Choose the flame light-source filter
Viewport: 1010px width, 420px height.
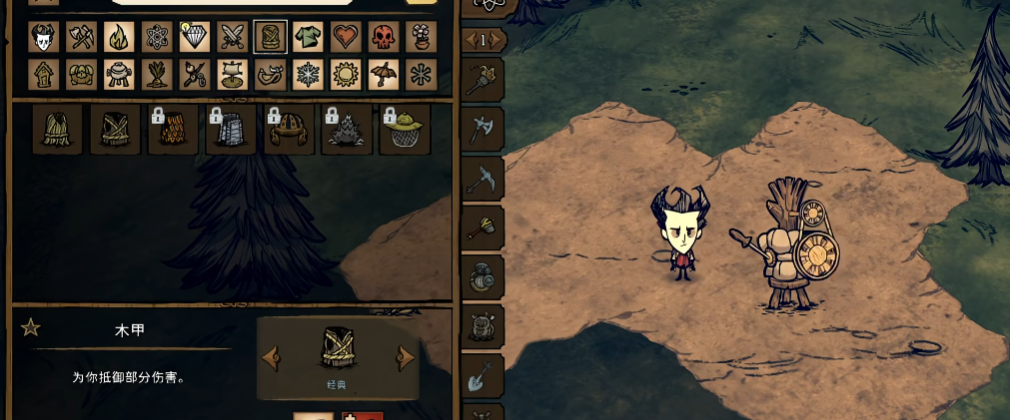click(x=119, y=38)
